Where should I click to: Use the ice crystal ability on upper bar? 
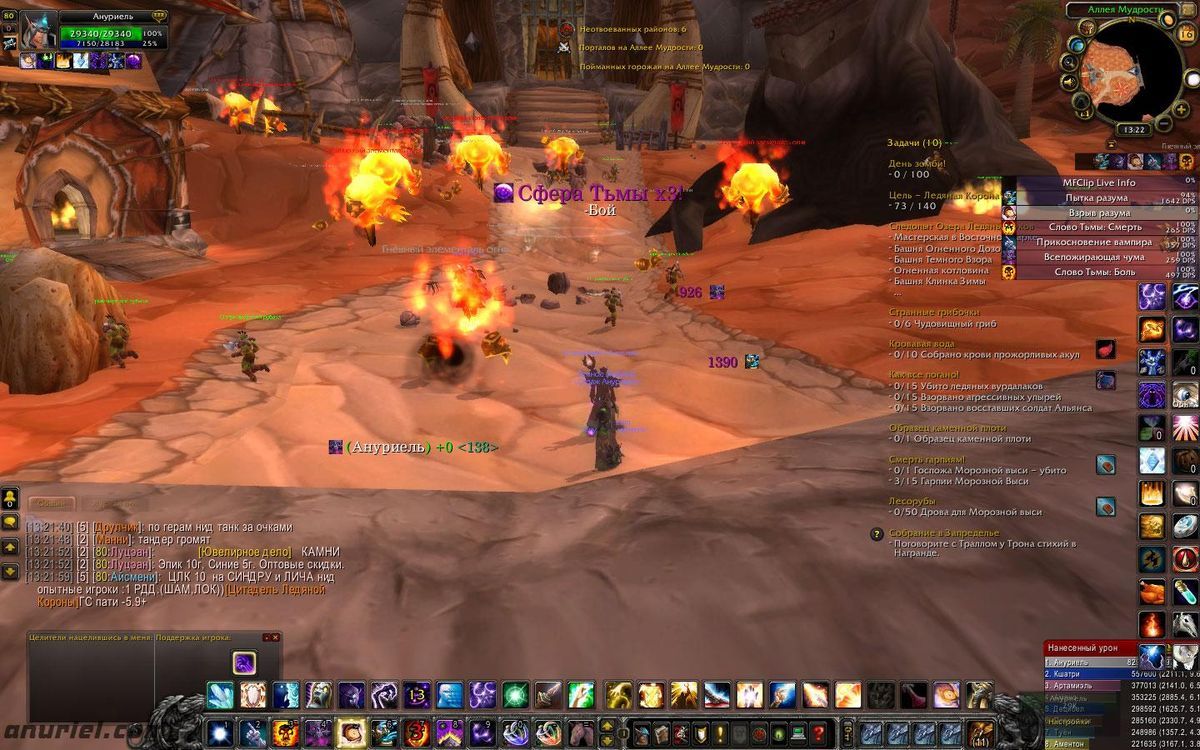pyautogui.click(x=220, y=694)
